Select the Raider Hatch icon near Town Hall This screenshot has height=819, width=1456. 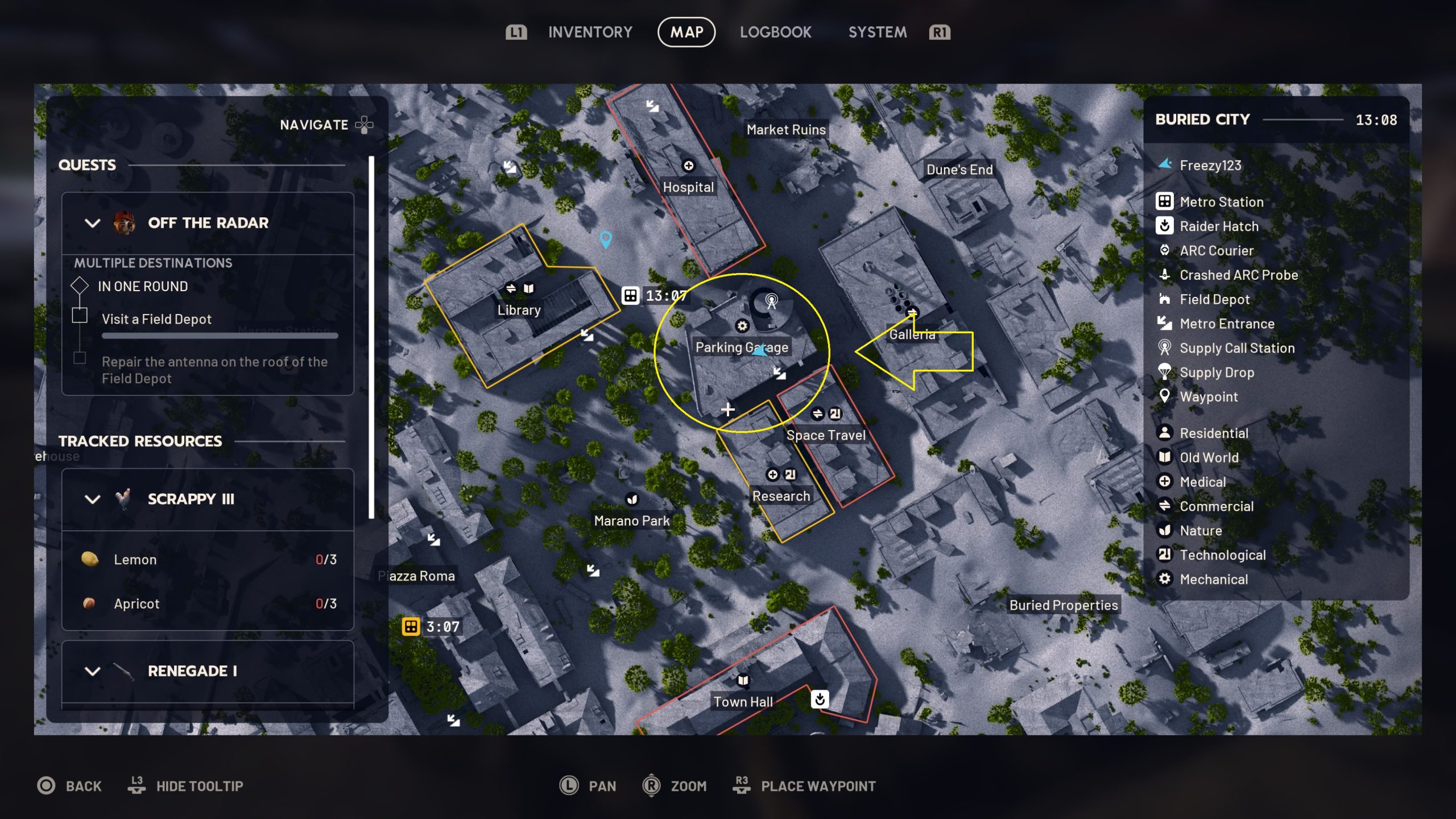point(820,699)
